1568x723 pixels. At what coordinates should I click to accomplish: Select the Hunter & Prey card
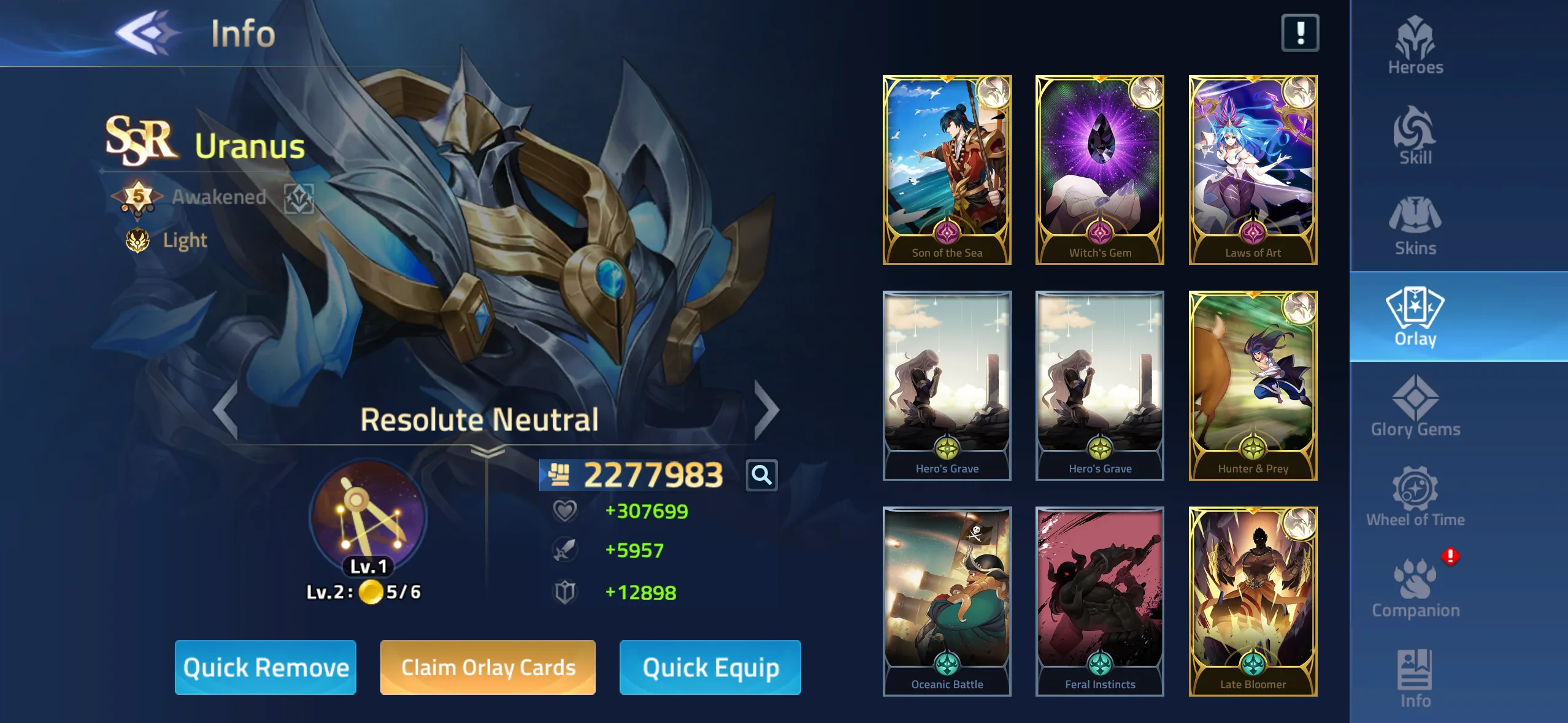[1253, 386]
